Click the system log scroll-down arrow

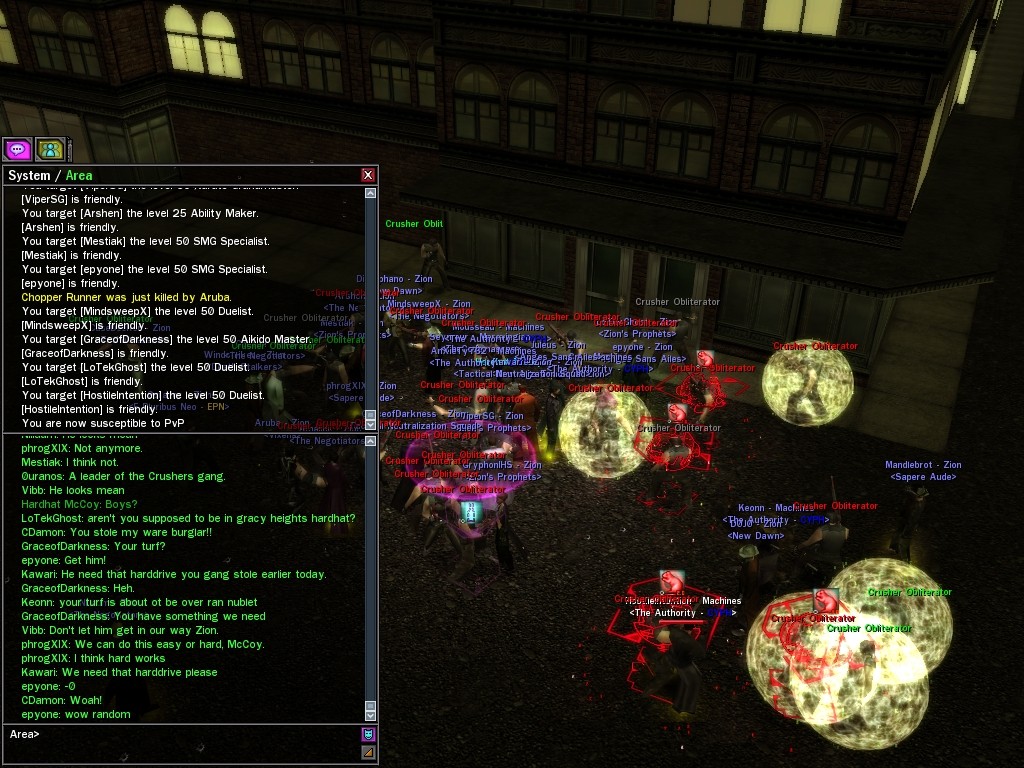click(x=371, y=424)
